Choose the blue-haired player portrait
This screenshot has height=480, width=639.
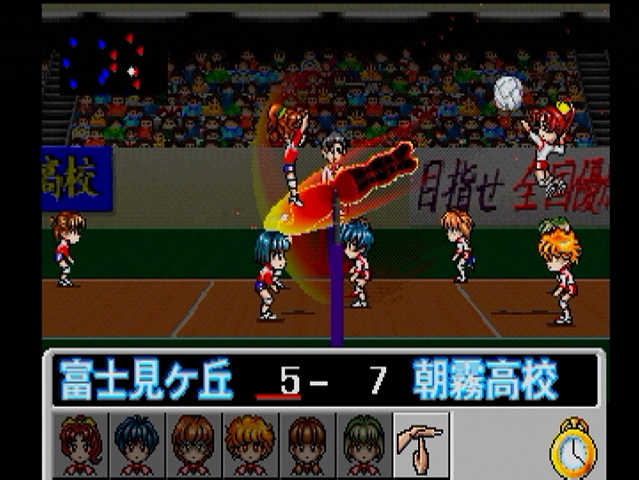coord(137,444)
